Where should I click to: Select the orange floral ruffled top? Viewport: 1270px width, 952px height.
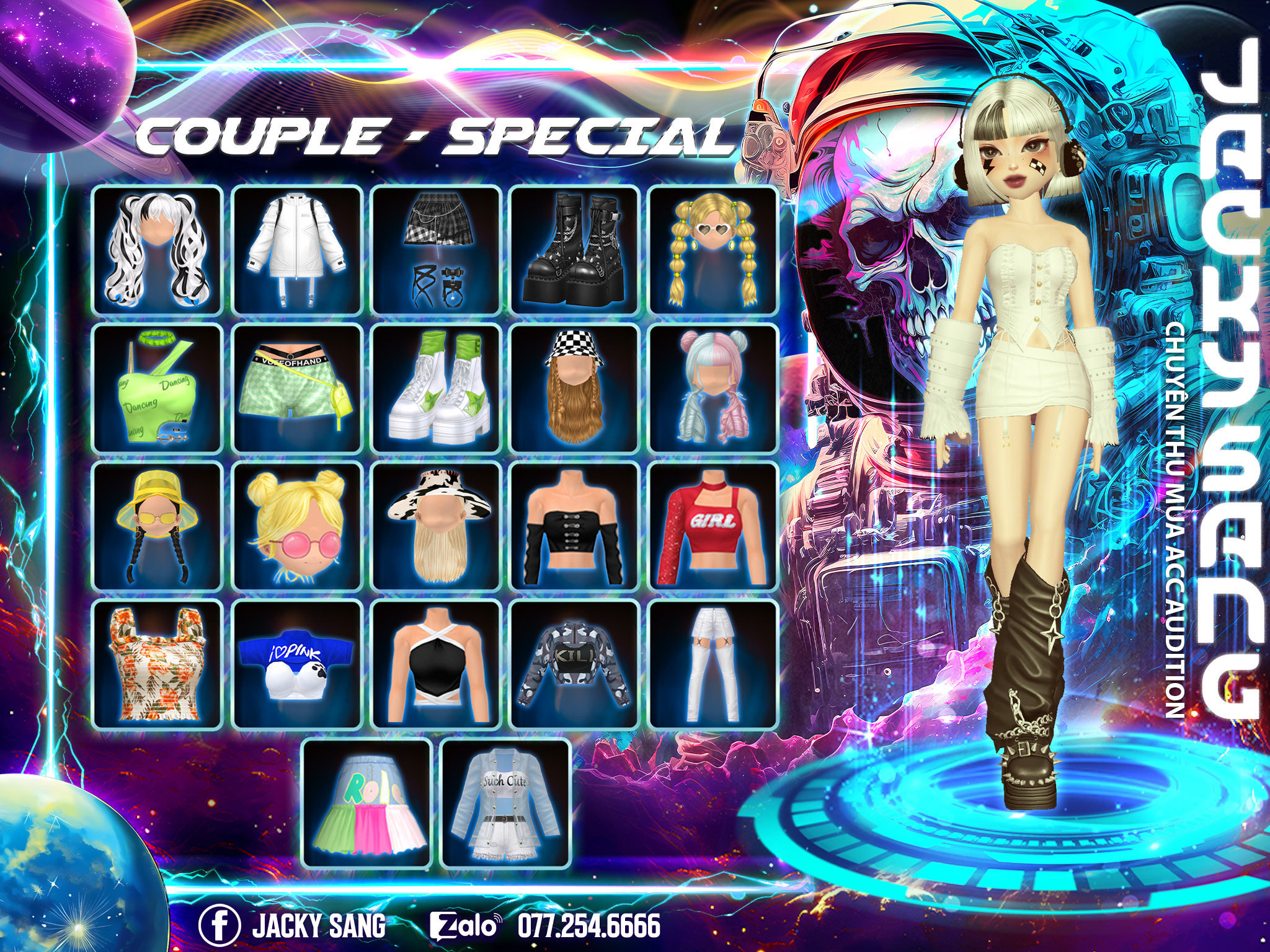pyautogui.click(x=158, y=665)
